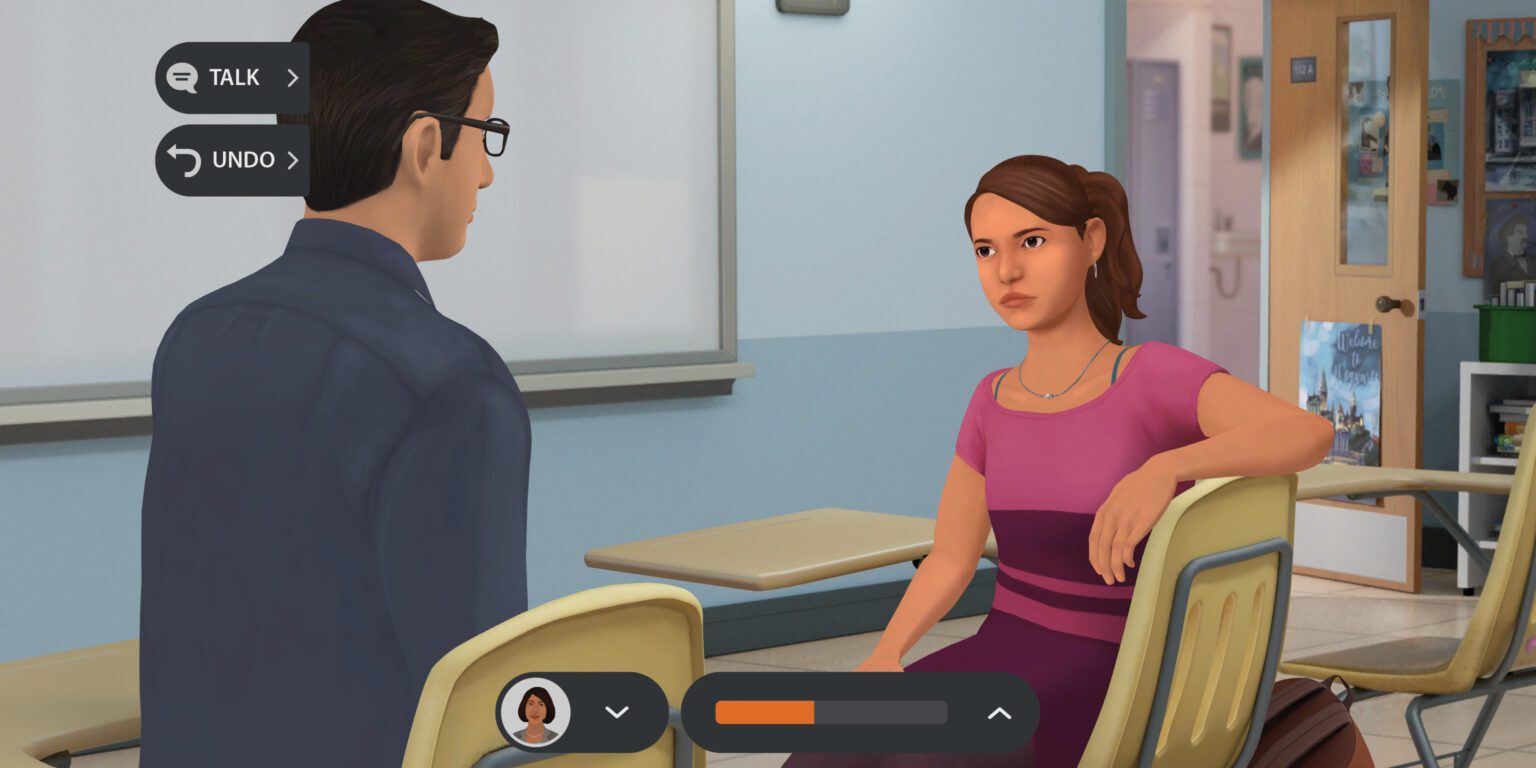Viewport: 1536px width, 768px height.
Task: Click the upward chevron beside the progress bar
Action: pos(998,712)
